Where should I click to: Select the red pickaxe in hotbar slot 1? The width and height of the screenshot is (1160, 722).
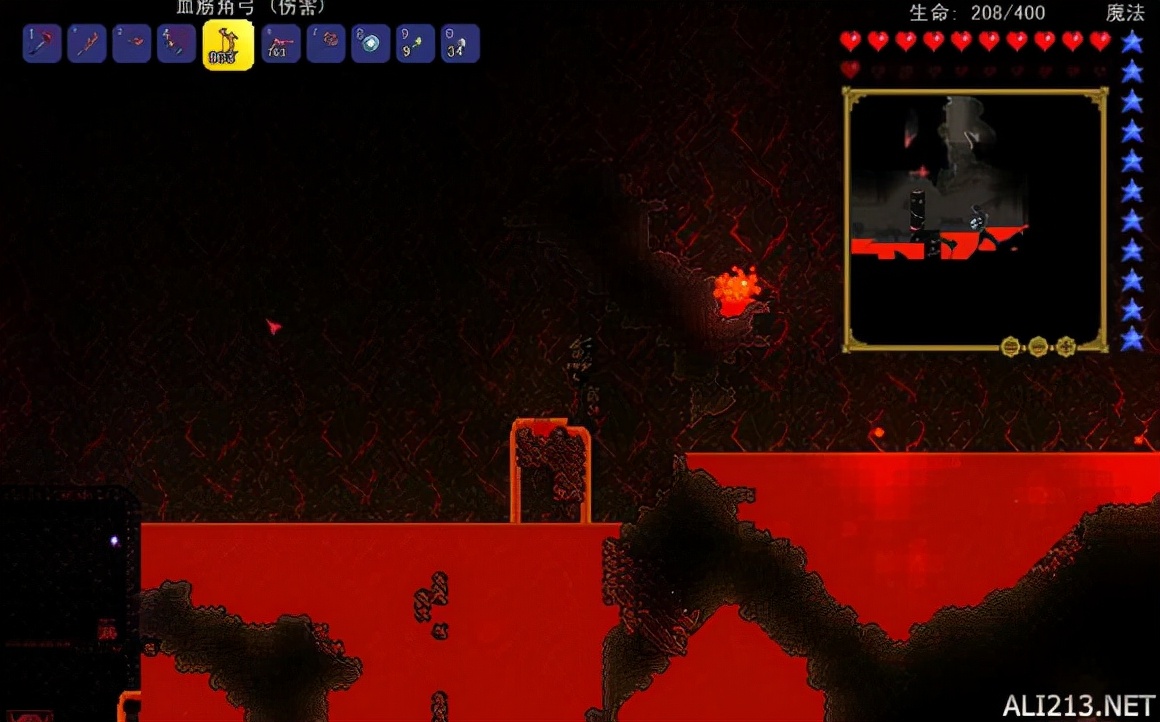42,44
